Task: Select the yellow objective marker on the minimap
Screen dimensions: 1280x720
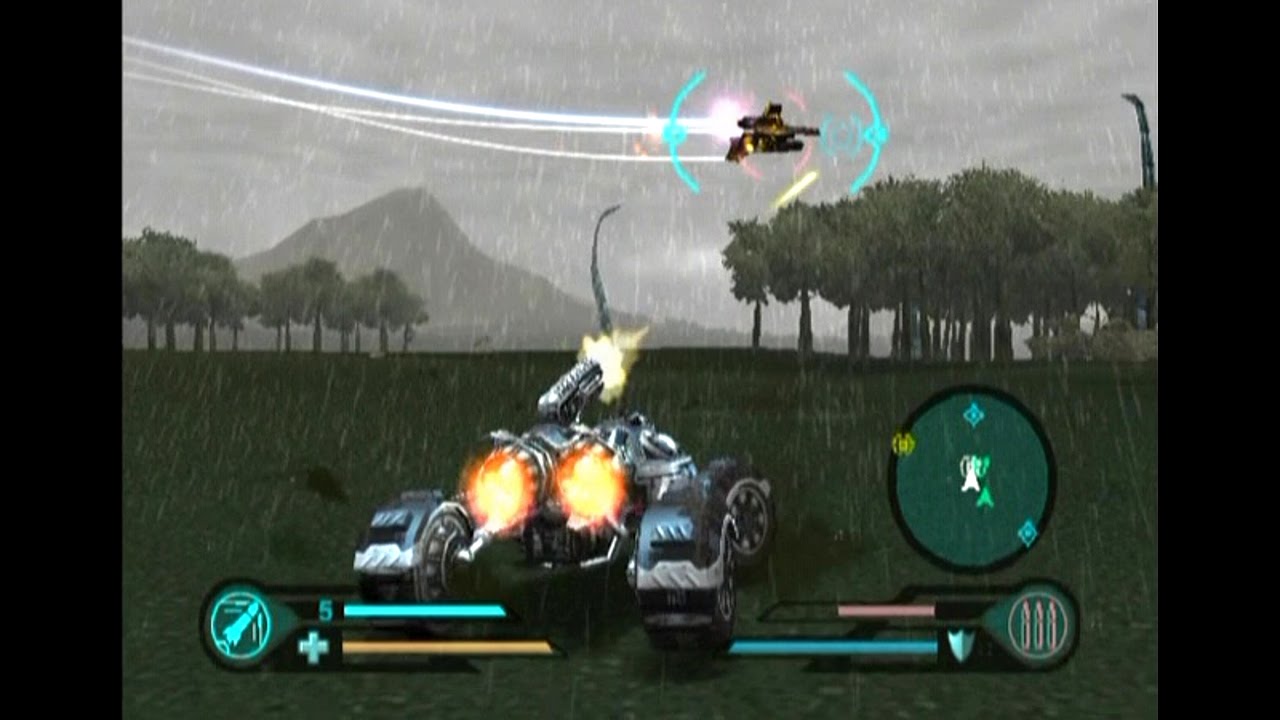Action: [905, 441]
